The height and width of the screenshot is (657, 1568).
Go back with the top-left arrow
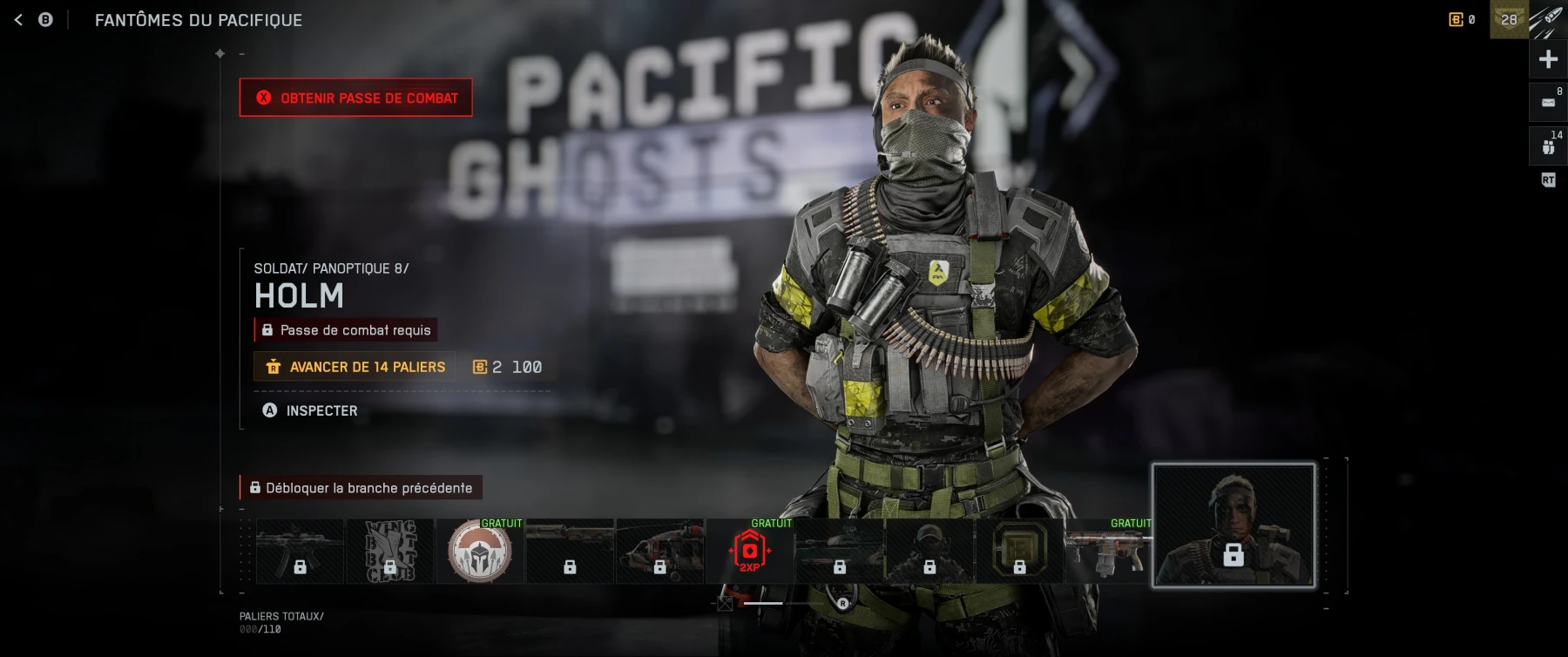(18, 19)
